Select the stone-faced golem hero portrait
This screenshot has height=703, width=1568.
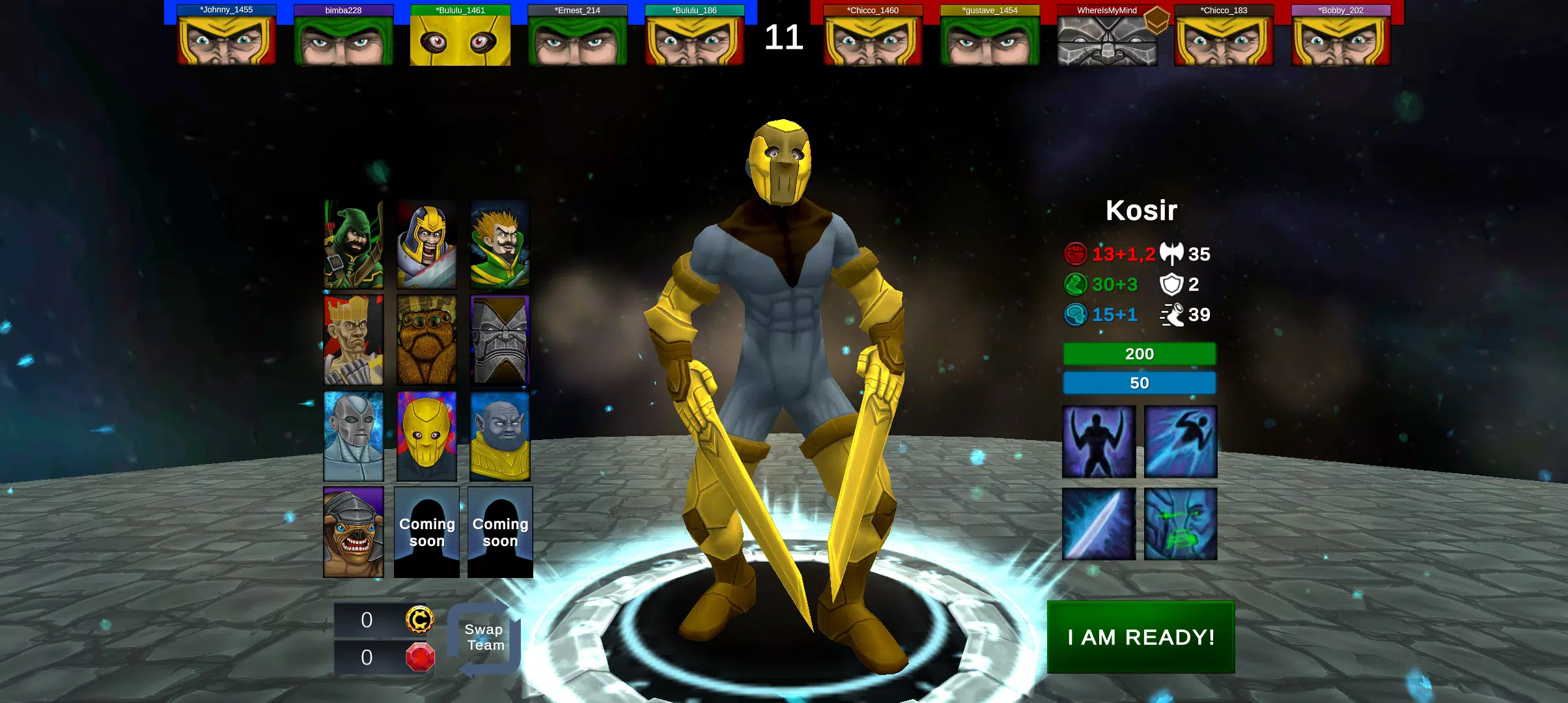point(500,338)
